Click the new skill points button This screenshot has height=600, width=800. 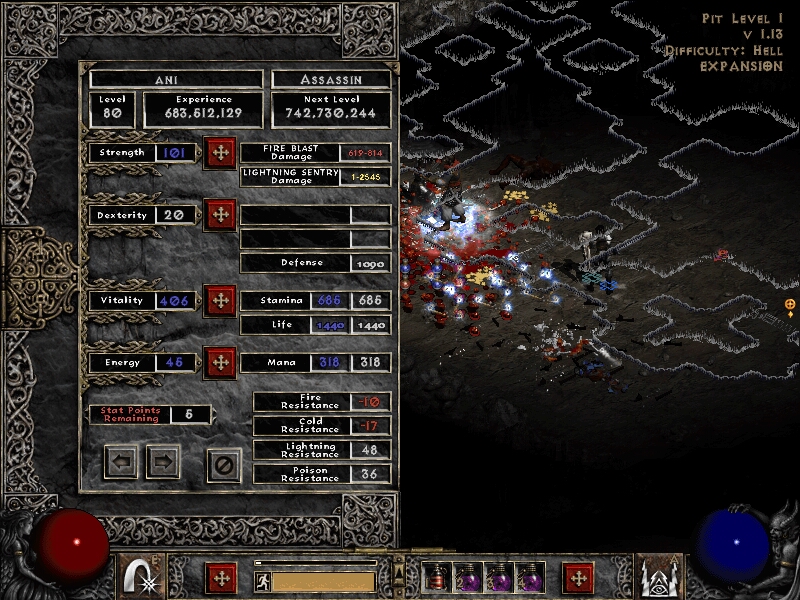(578, 578)
